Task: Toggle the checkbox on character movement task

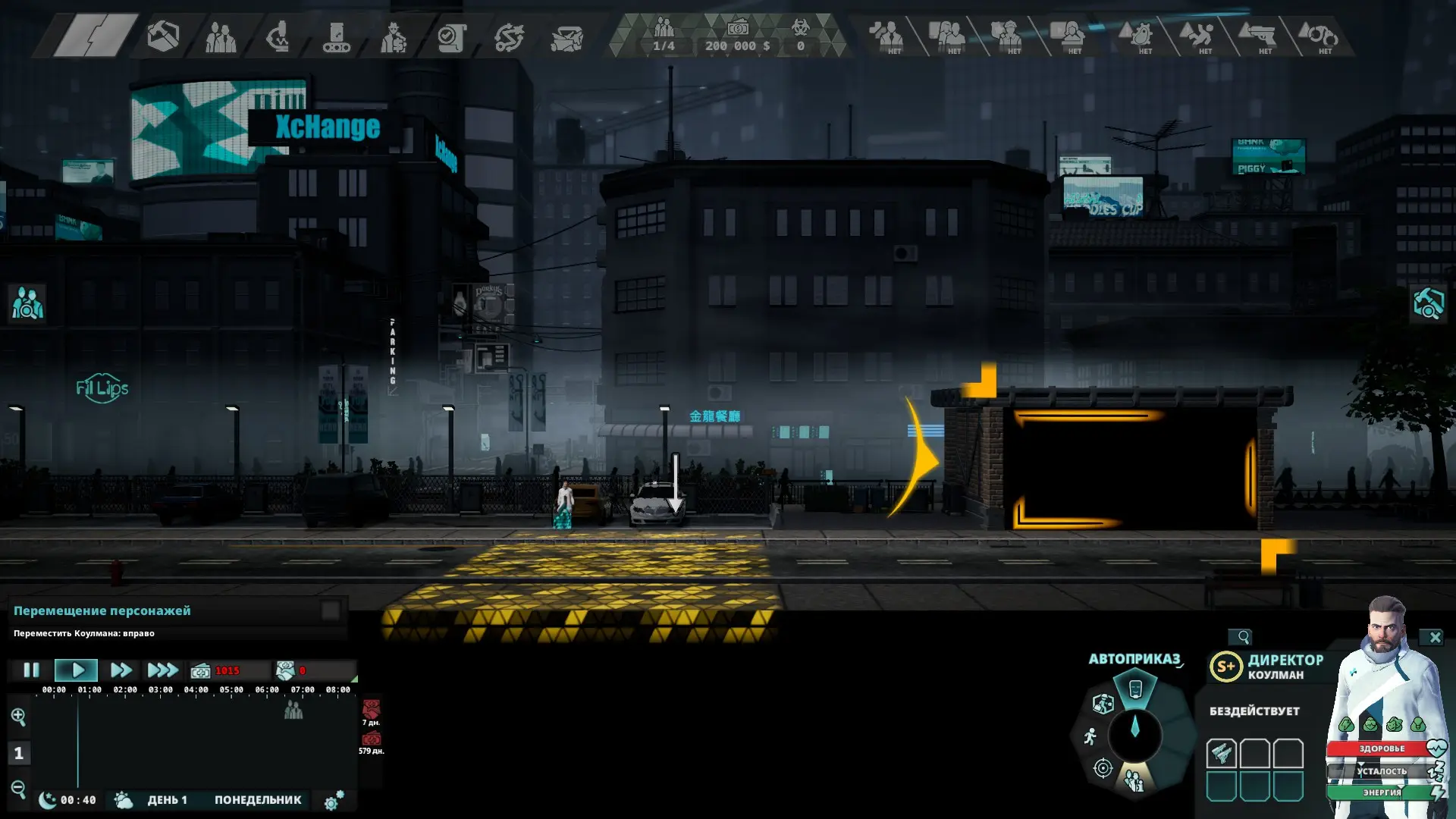Action: click(x=331, y=611)
